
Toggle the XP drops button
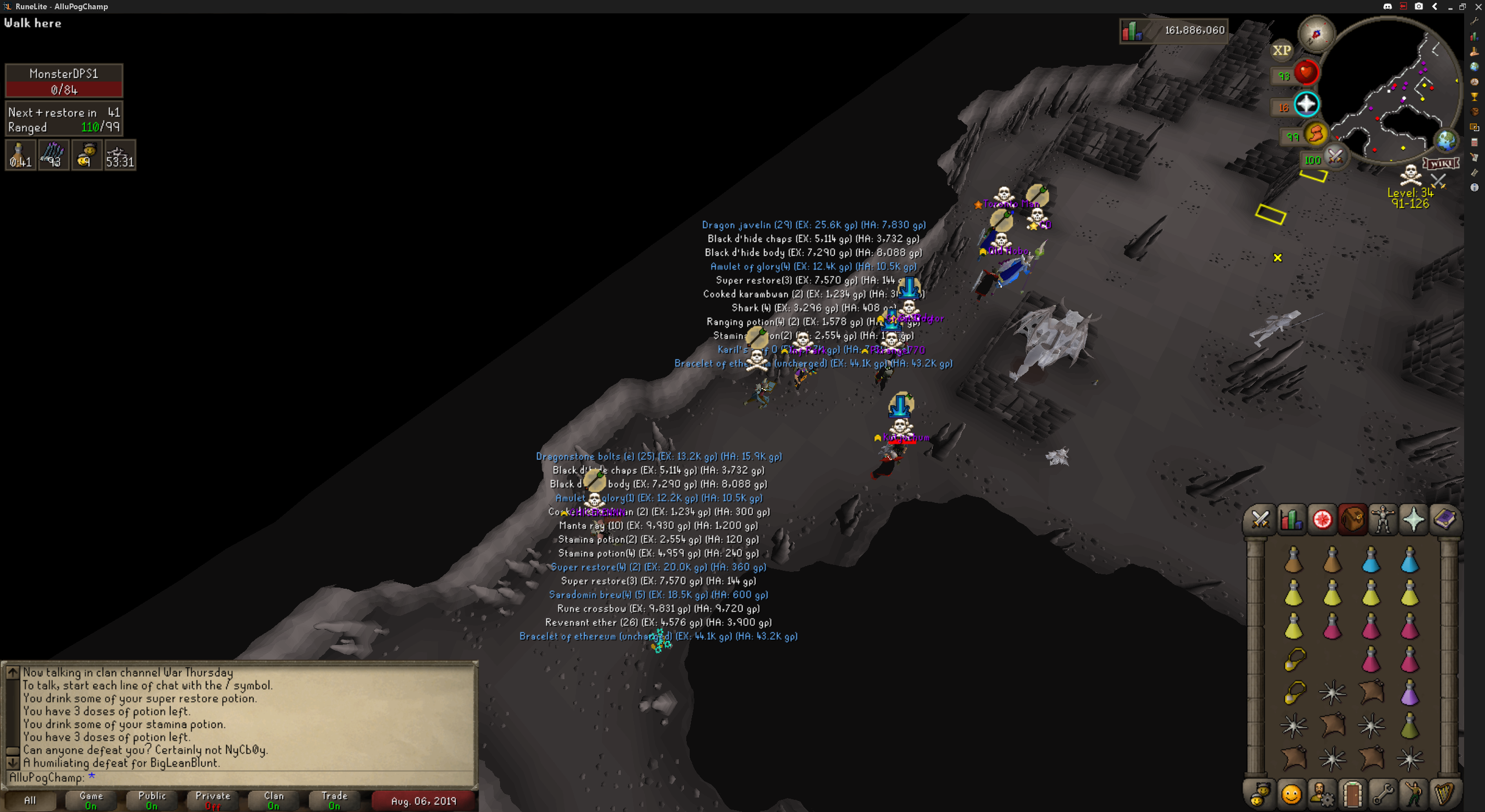click(x=1281, y=50)
